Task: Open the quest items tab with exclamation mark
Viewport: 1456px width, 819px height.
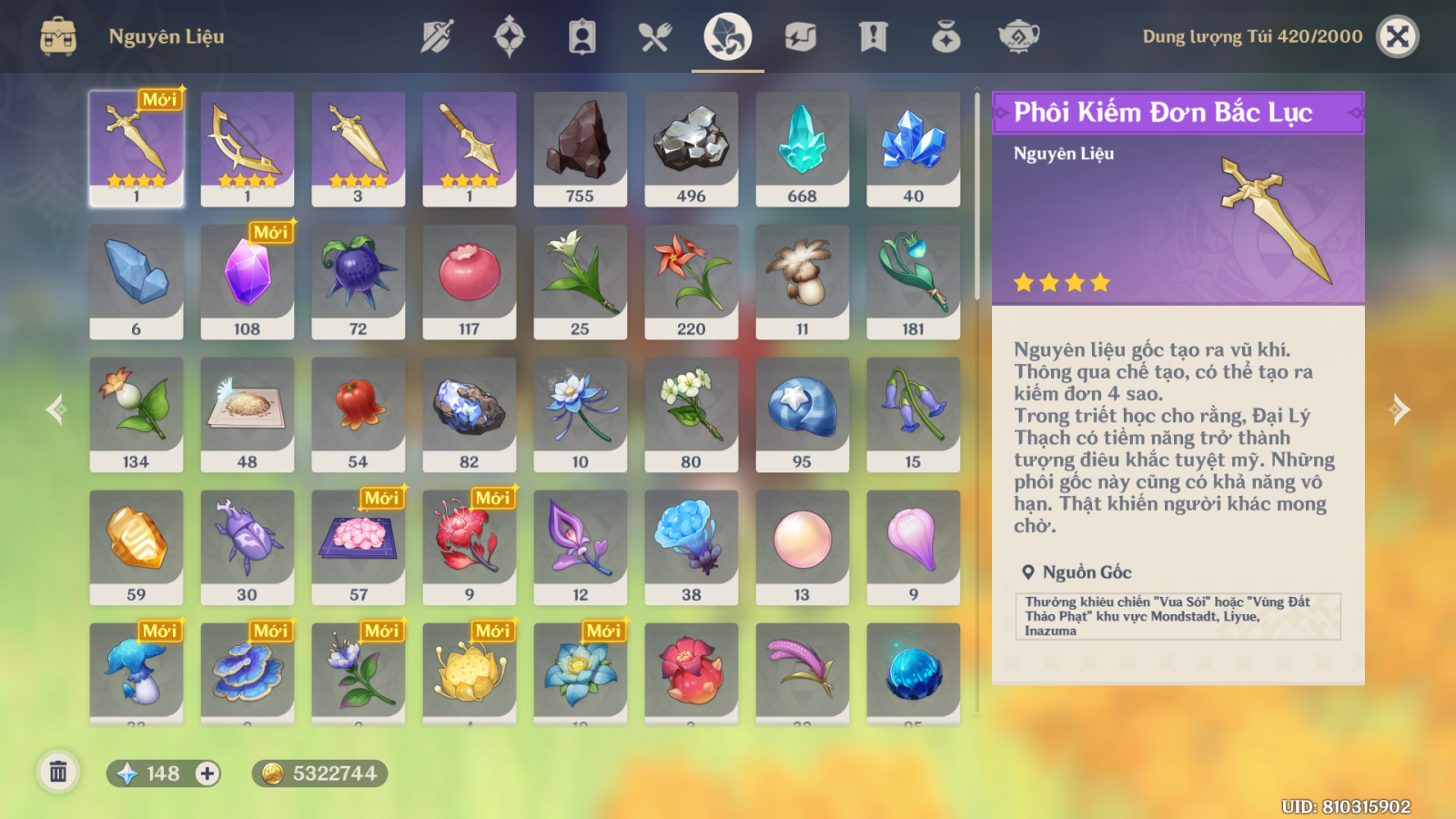Action: (x=873, y=36)
